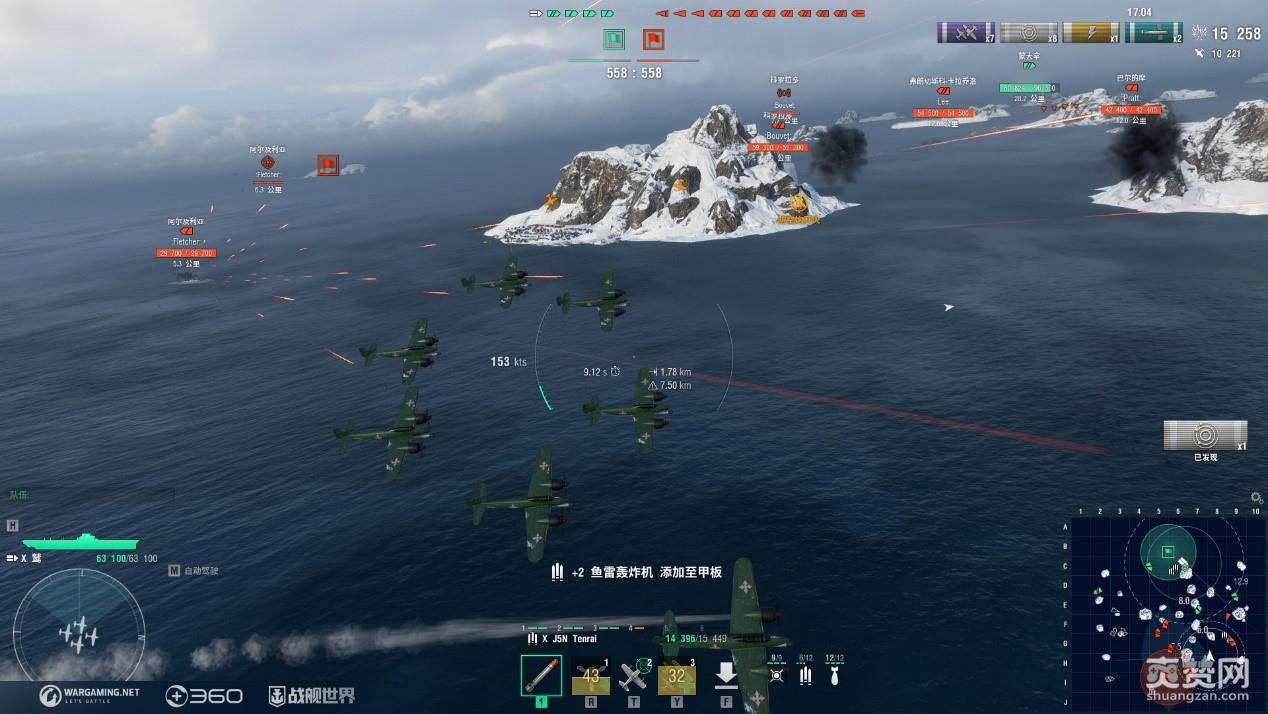
Task: Choose the squadron slot showing 43
Action: [591, 678]
